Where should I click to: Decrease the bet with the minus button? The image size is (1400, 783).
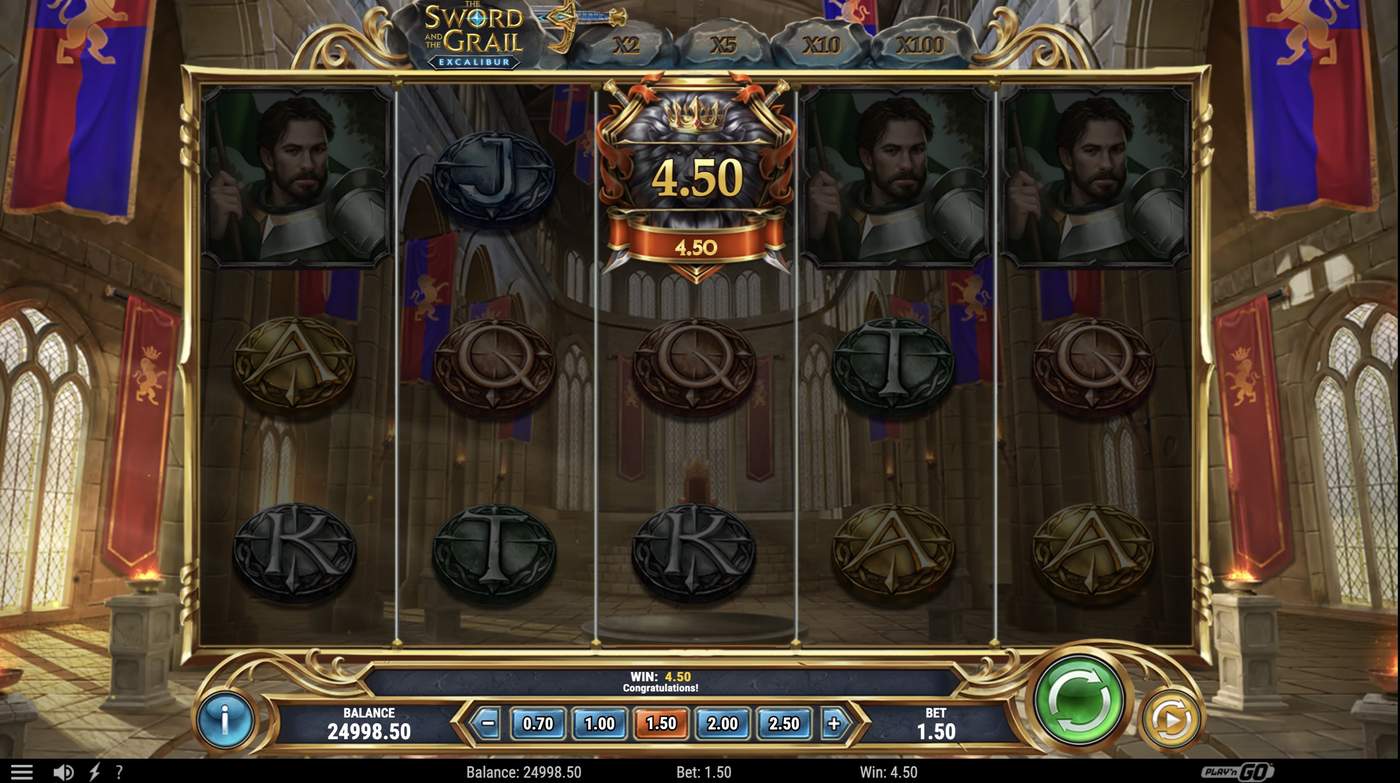[x=487, y=722]
